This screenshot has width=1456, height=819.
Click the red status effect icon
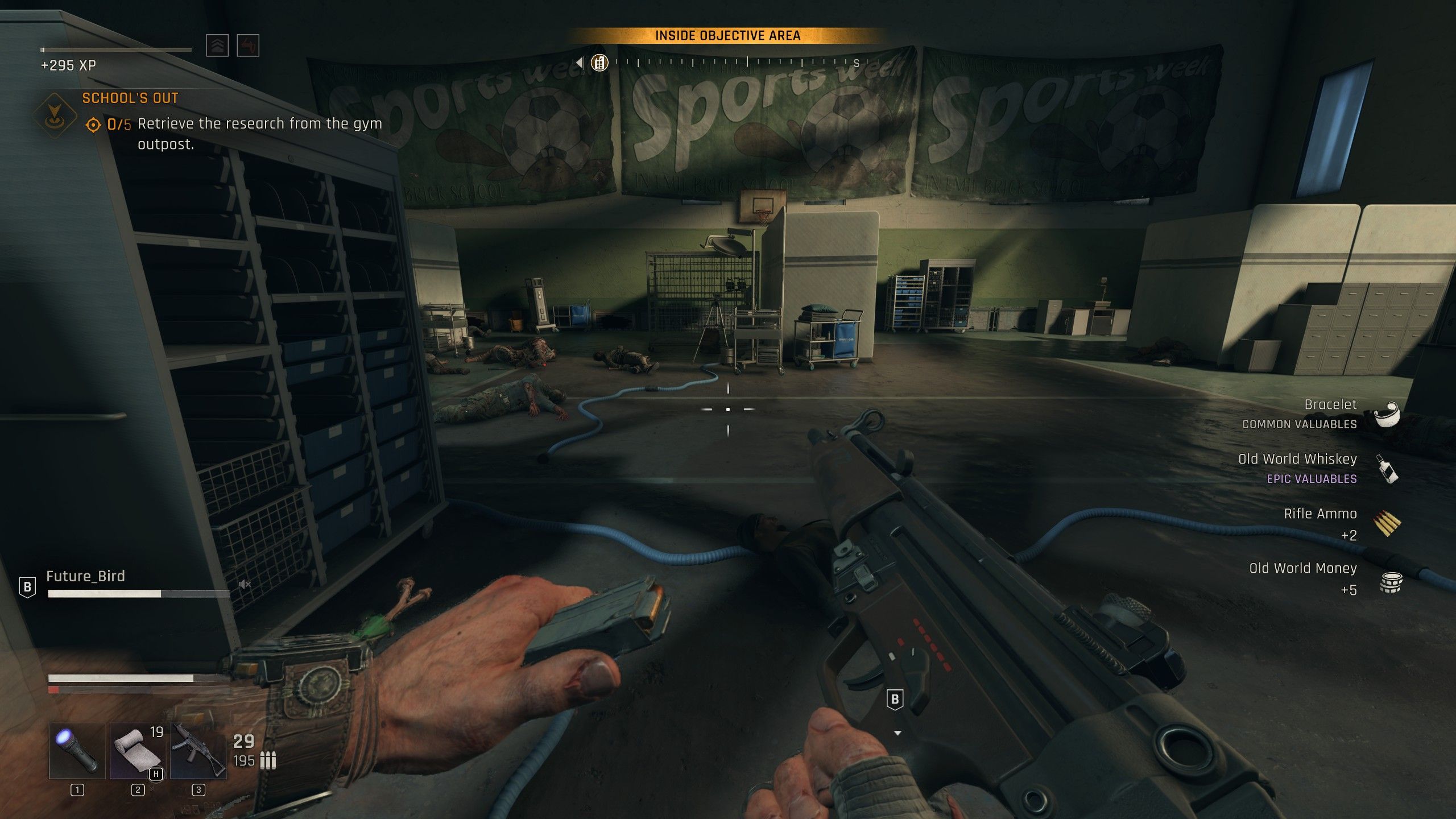point(247,45)
